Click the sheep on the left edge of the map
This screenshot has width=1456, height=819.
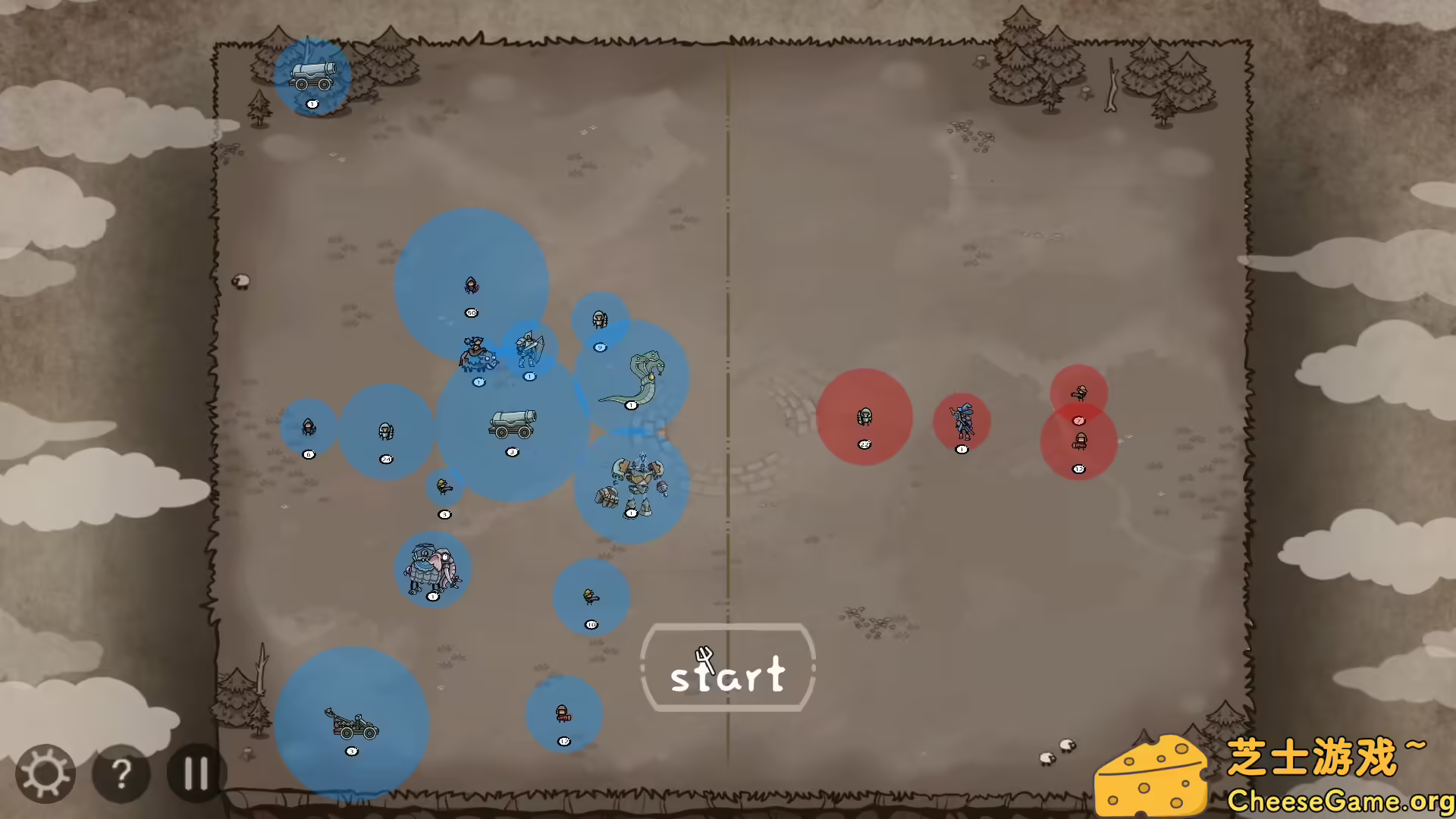point(242,281)
